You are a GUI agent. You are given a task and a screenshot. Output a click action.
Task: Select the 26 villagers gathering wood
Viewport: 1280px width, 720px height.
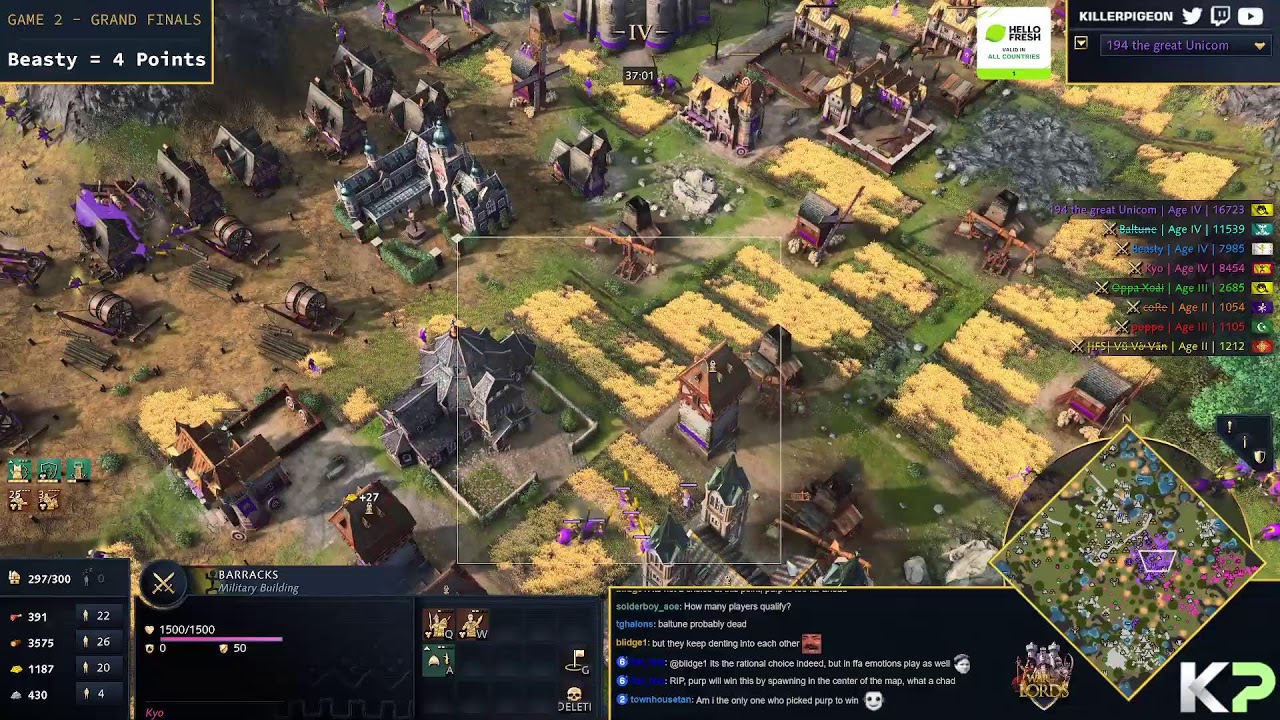95,642
